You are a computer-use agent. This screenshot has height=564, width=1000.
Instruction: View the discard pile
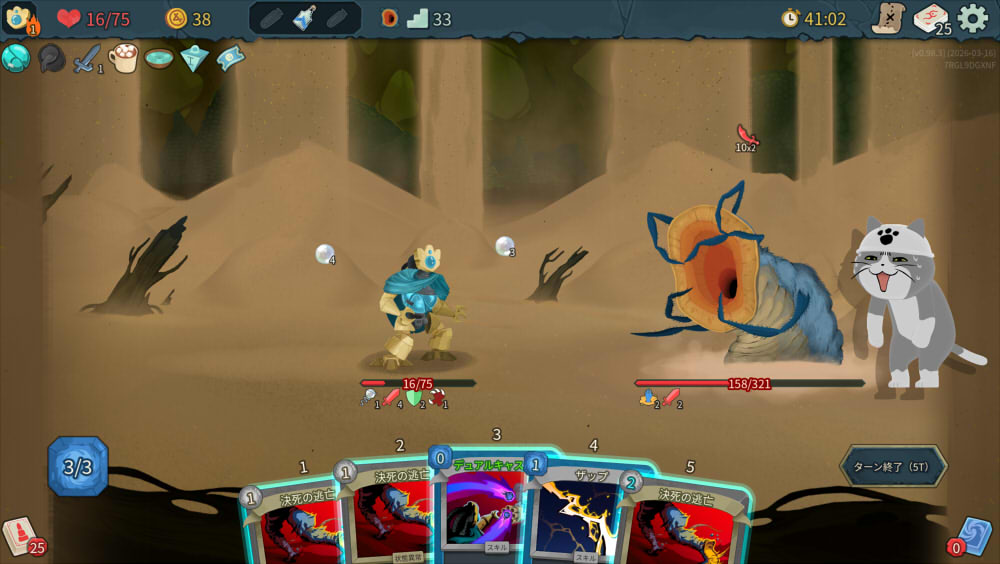[x=973, y=537]
